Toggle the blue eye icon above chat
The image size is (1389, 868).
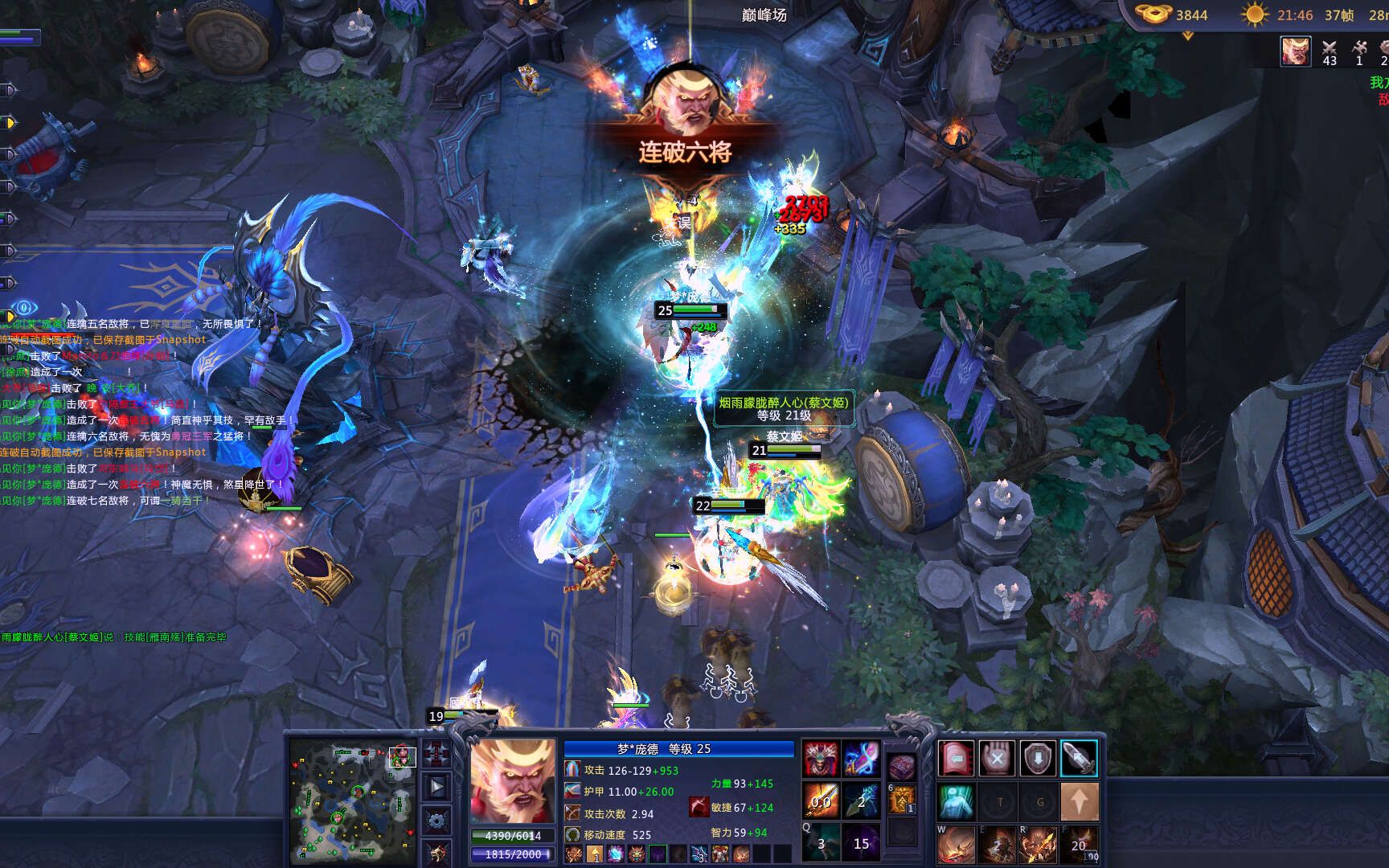24,307
